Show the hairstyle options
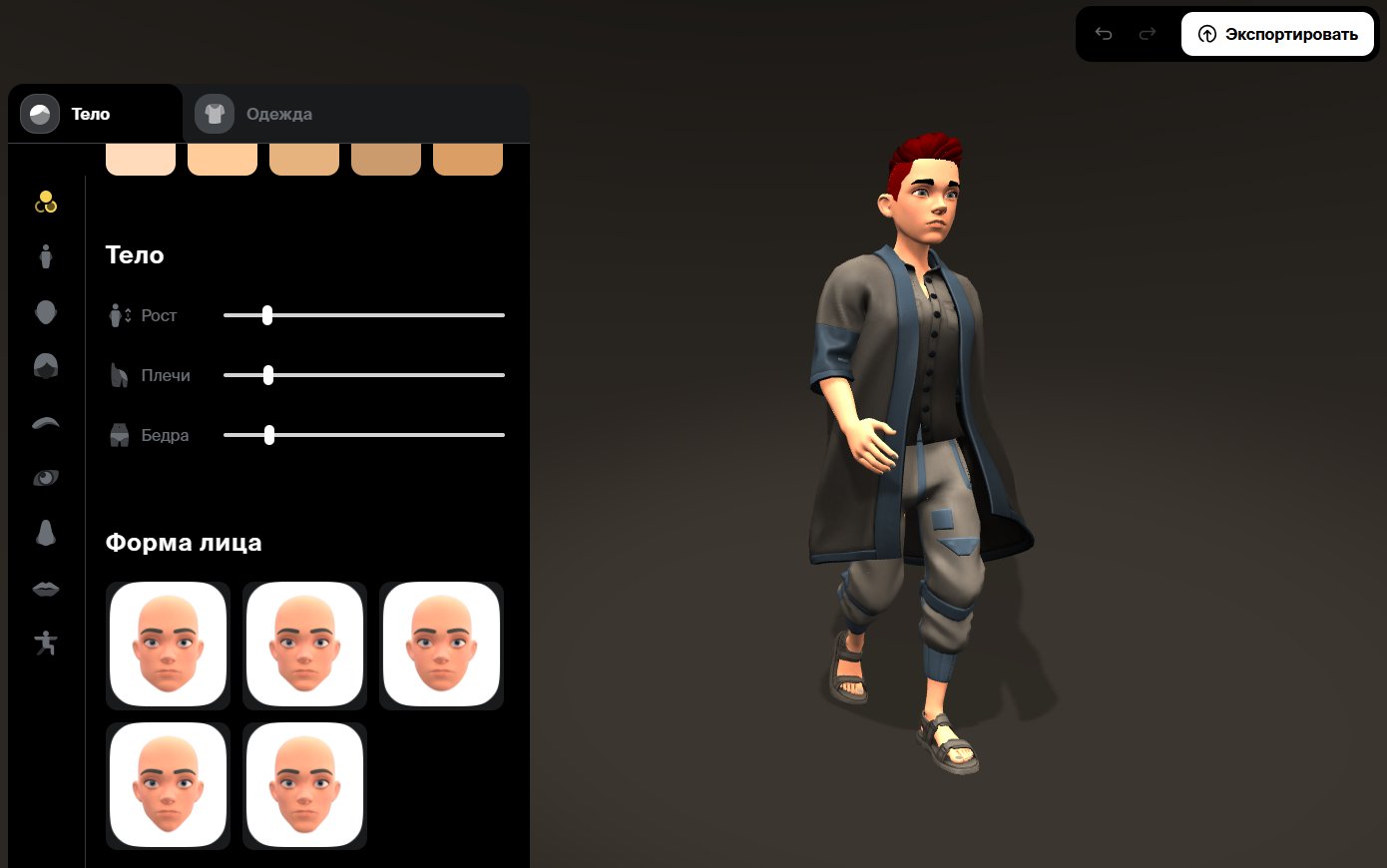The width and height of the screenshot is (1387, 868). pyautogui.click(x=46, y=366)
